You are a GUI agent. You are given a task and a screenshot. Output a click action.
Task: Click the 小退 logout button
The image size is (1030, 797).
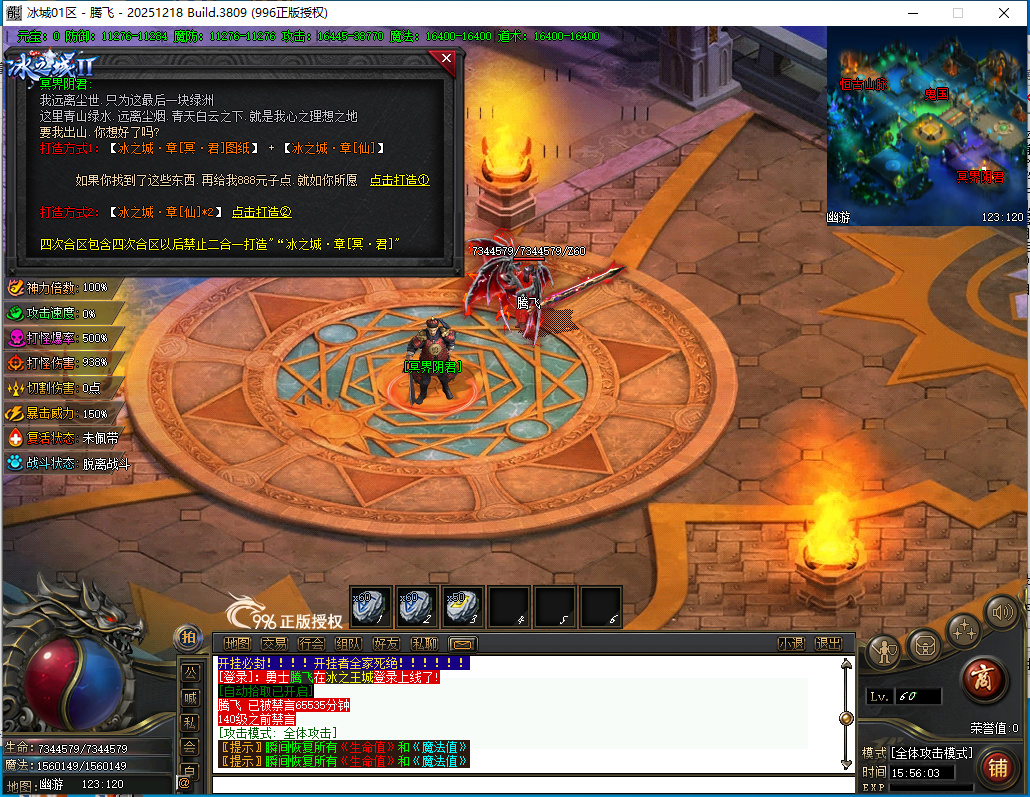[791, 643]
